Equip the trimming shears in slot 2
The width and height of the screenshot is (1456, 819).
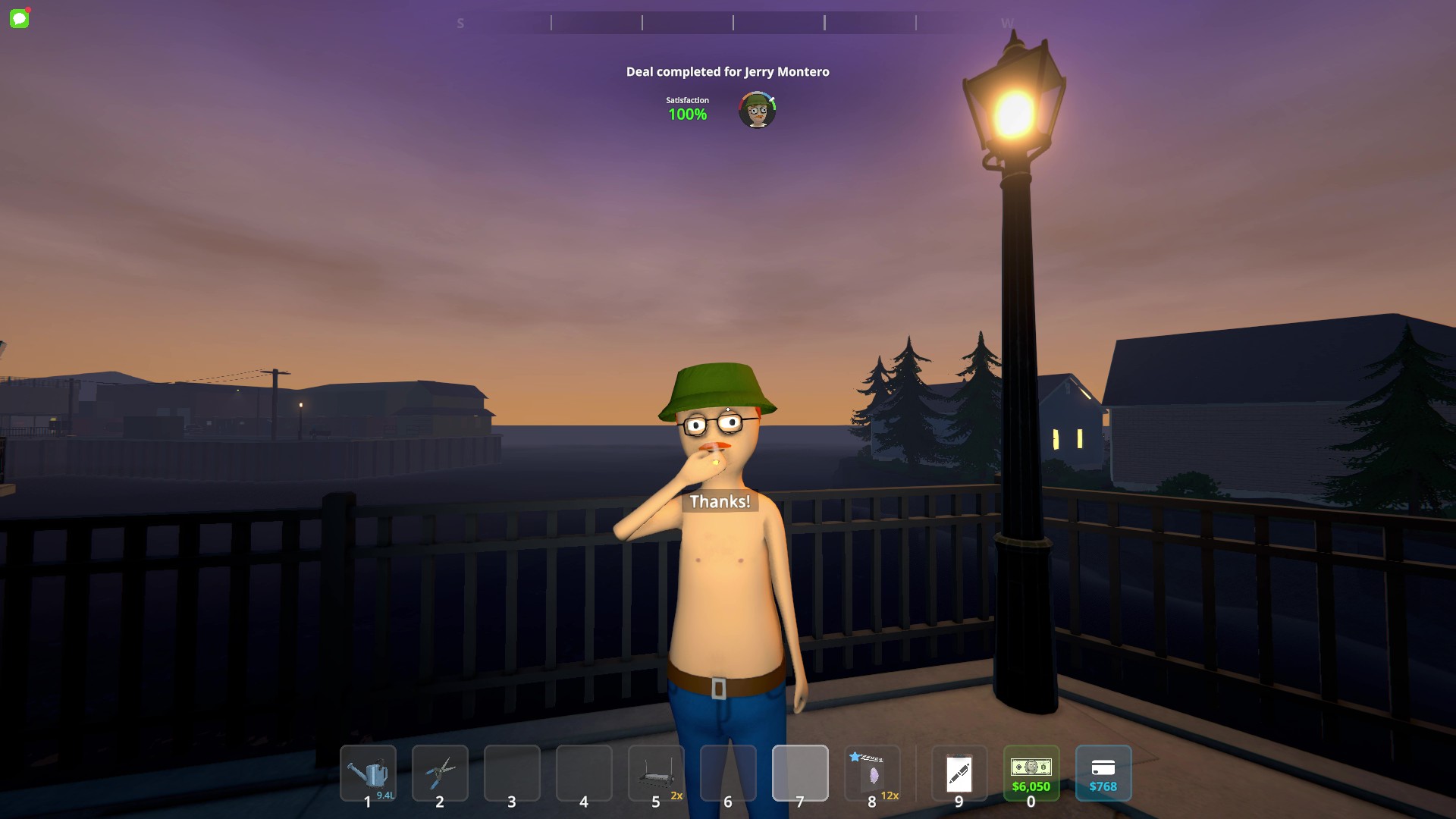440,773
